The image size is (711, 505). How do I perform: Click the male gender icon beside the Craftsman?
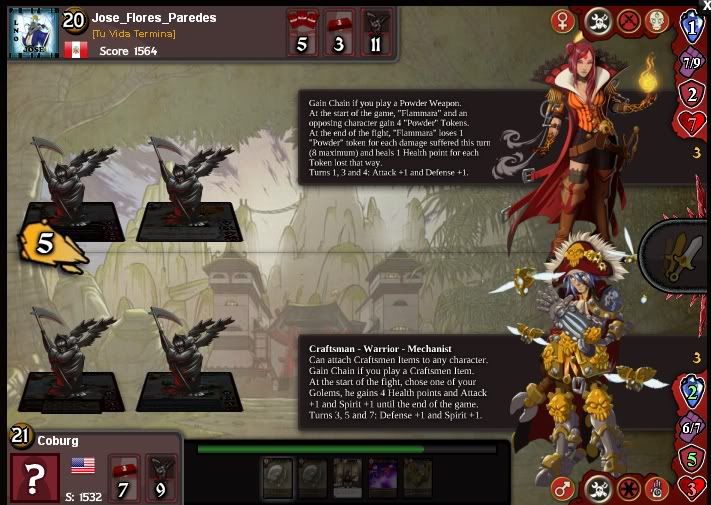[564, 489]
